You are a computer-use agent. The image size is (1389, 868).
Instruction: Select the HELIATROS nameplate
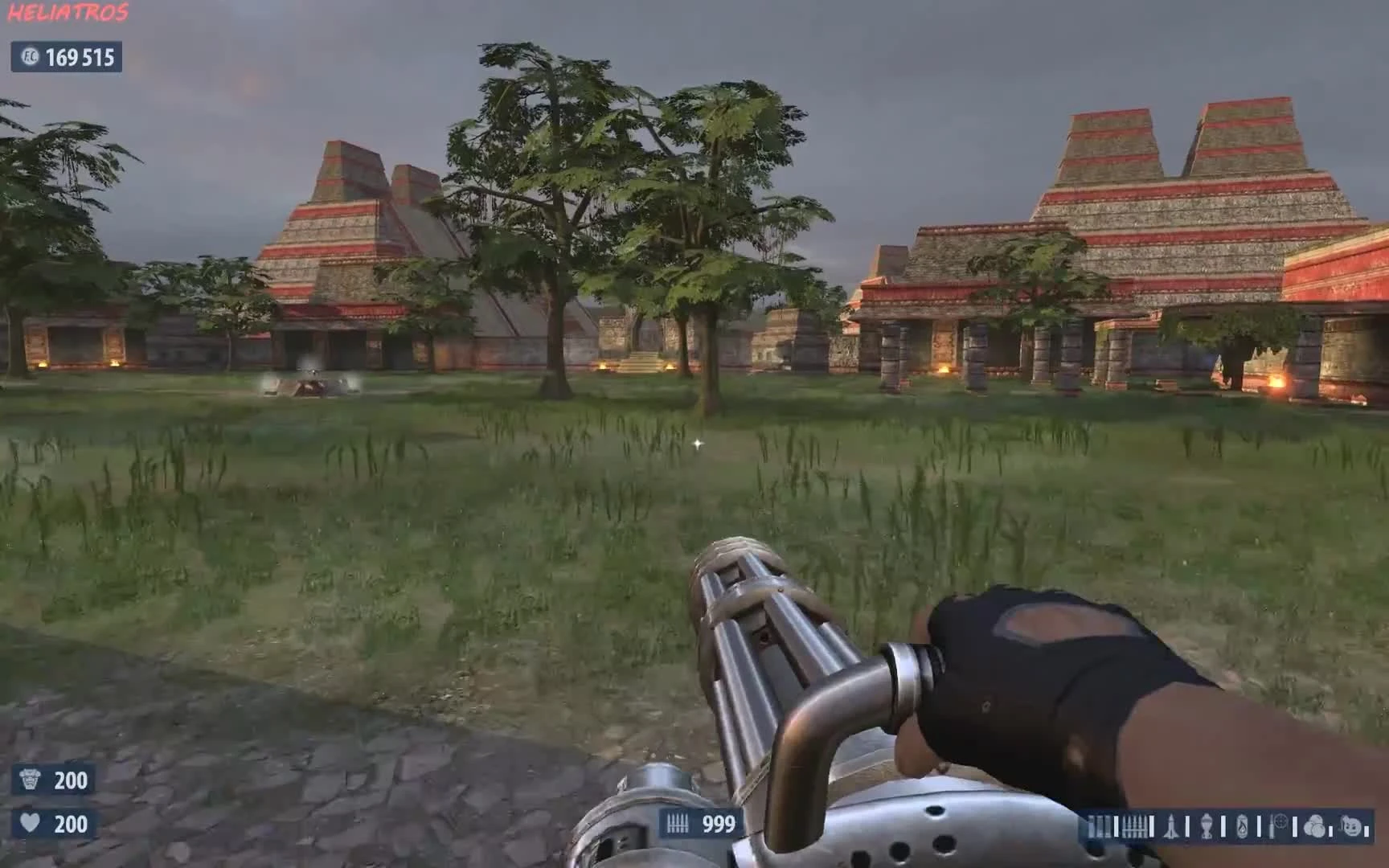click(x=68, y=11)
